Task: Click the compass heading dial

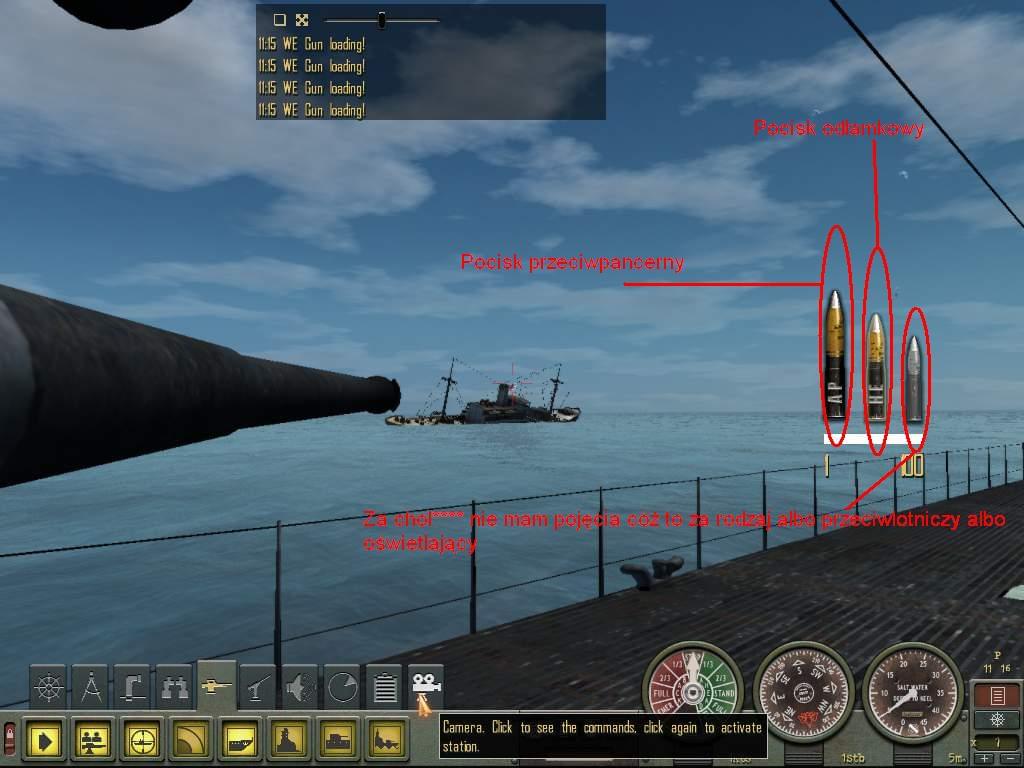Action: [x=802, y=691]
